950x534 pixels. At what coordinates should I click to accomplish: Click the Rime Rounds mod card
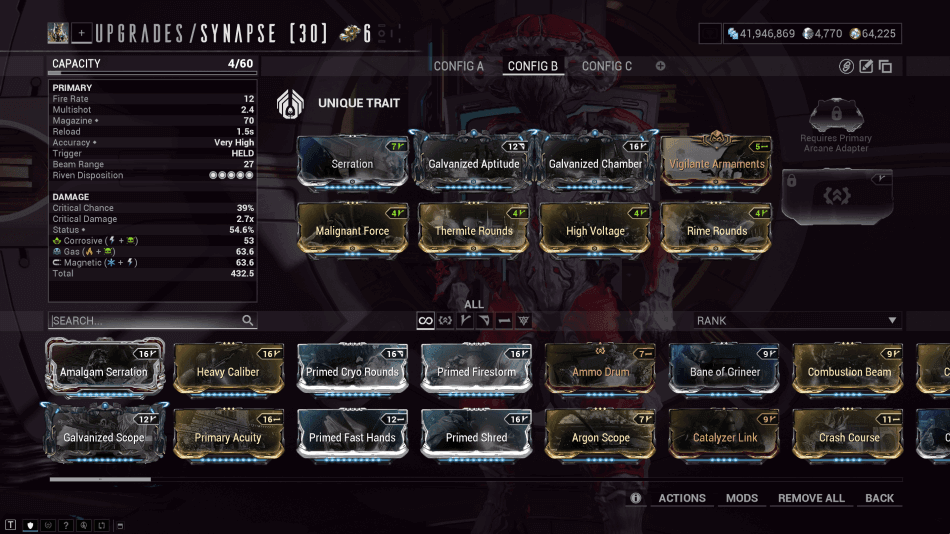coord(716,229)
